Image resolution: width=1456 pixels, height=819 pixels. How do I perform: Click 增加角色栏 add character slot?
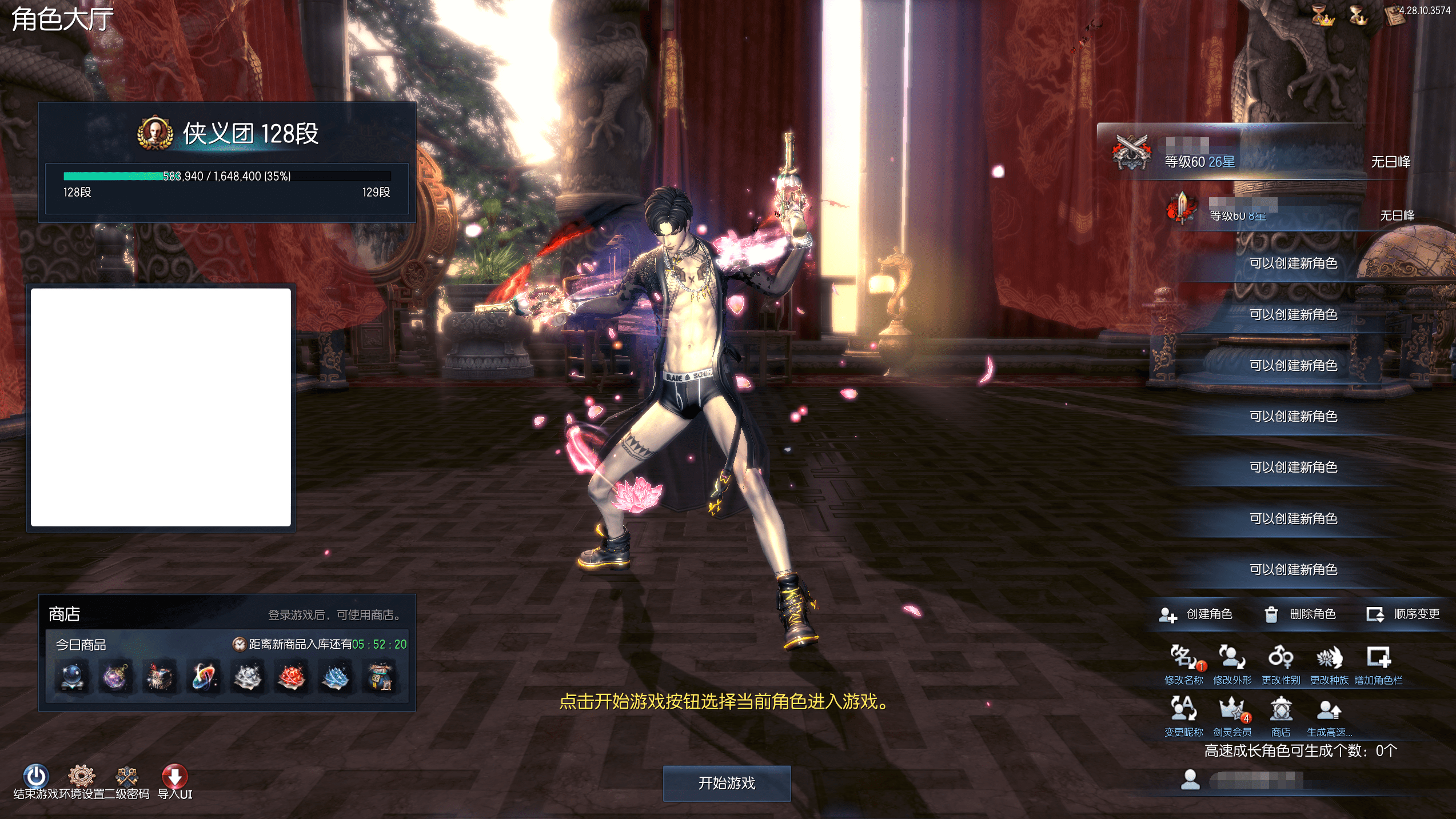[x=1378, y=658]
